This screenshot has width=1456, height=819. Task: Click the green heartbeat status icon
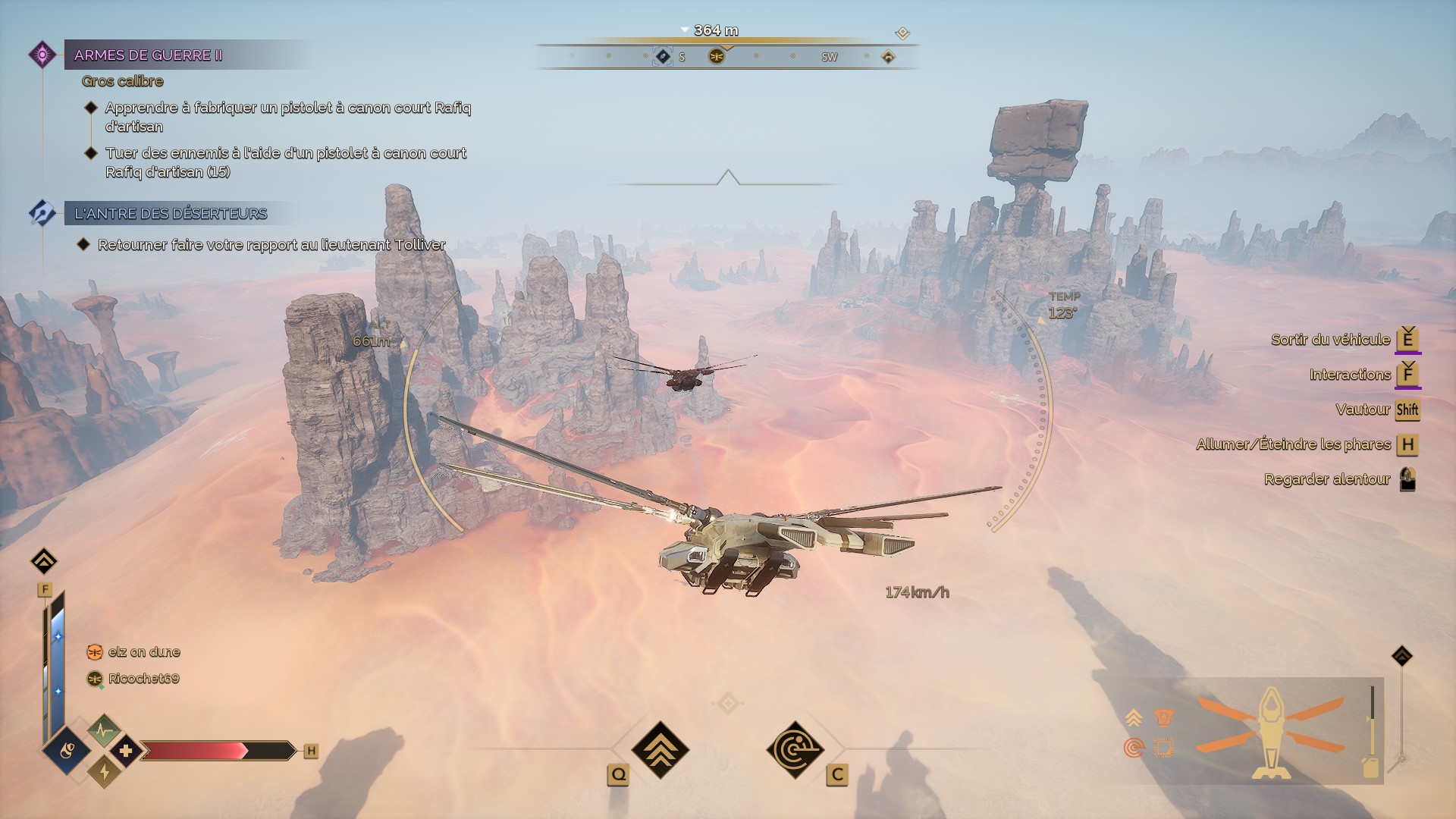coord(104,730)
